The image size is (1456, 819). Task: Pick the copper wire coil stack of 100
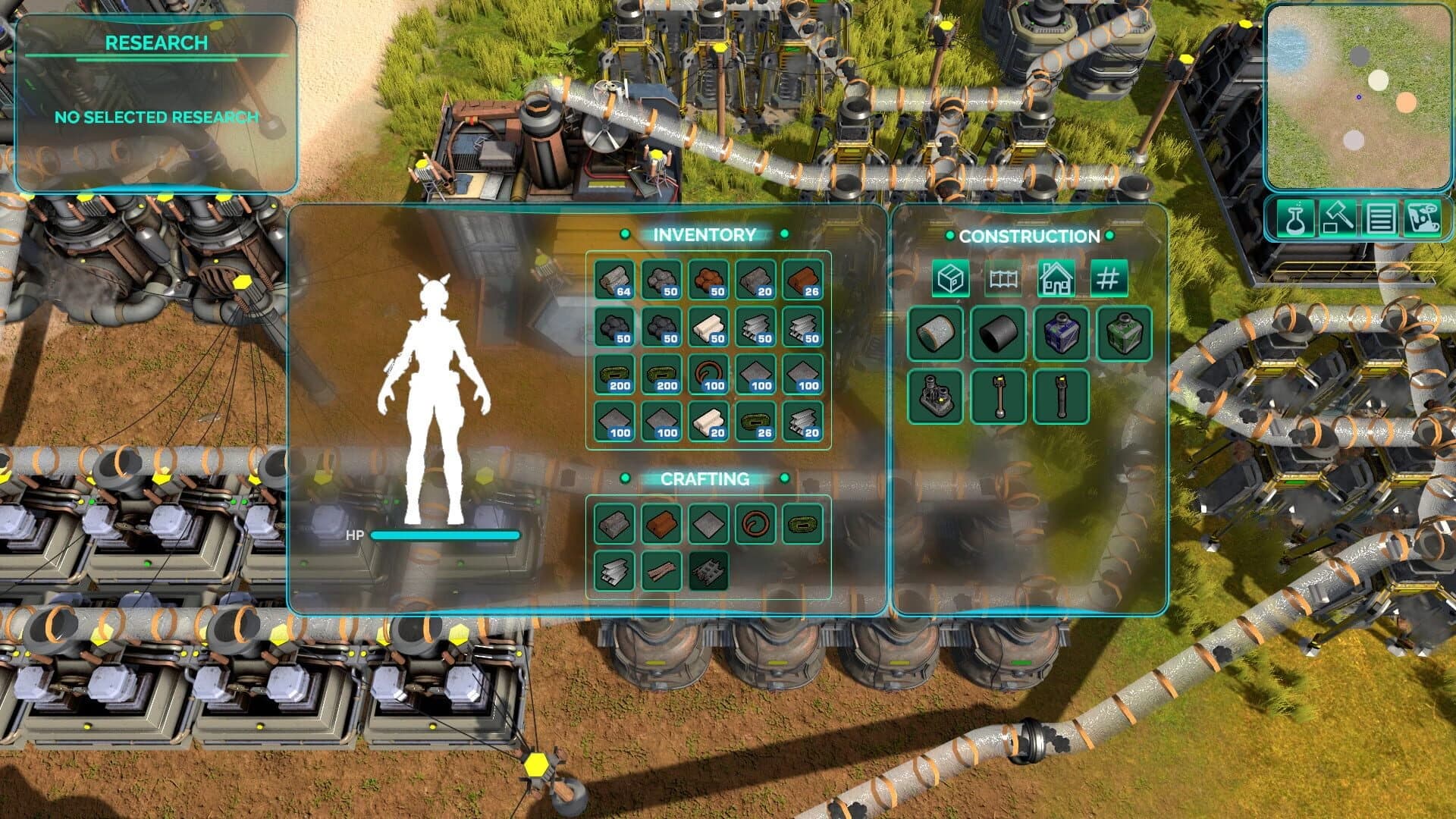[708, 375]
